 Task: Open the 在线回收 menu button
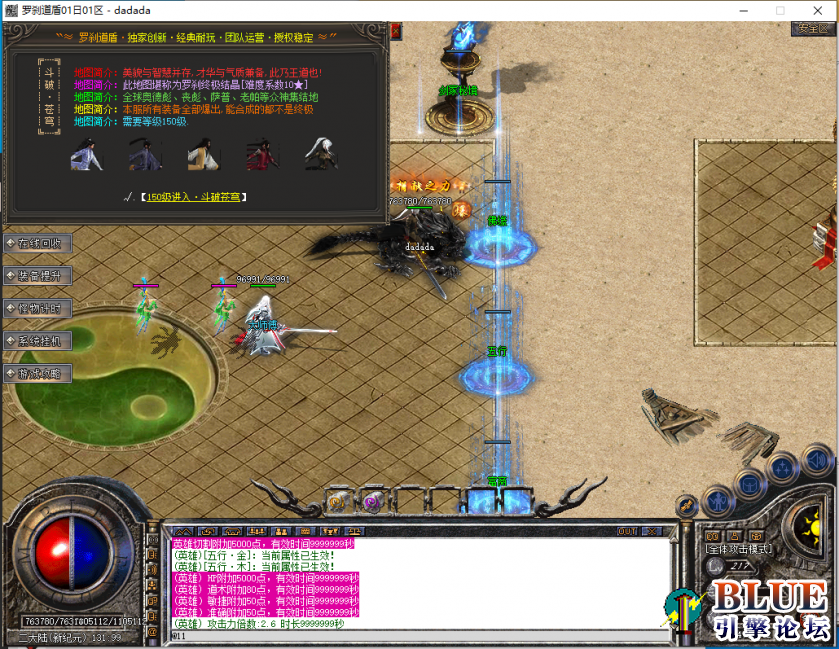[x=38, y=243]
